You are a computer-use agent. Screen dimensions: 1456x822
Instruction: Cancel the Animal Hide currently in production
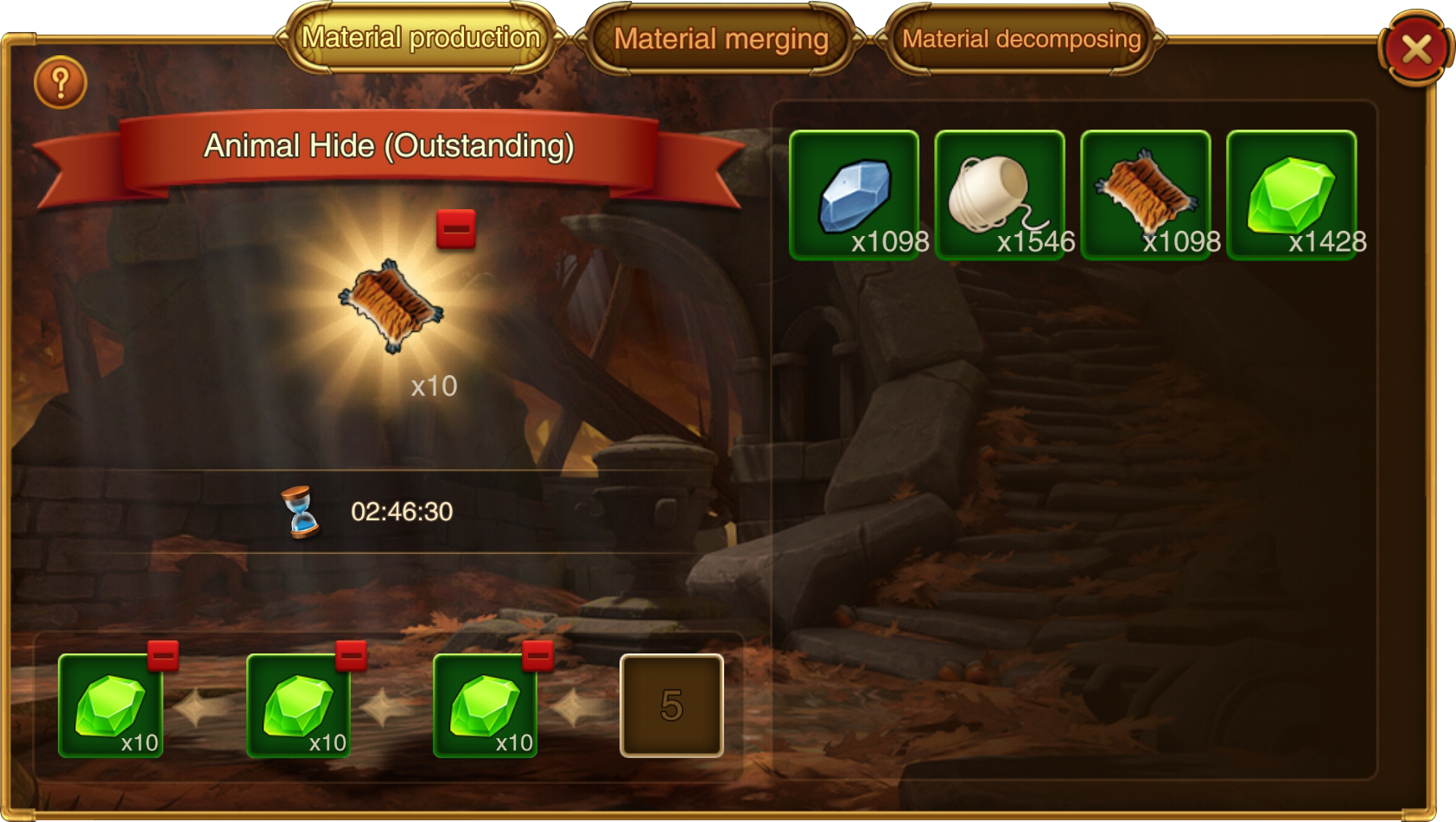(455, 229)
